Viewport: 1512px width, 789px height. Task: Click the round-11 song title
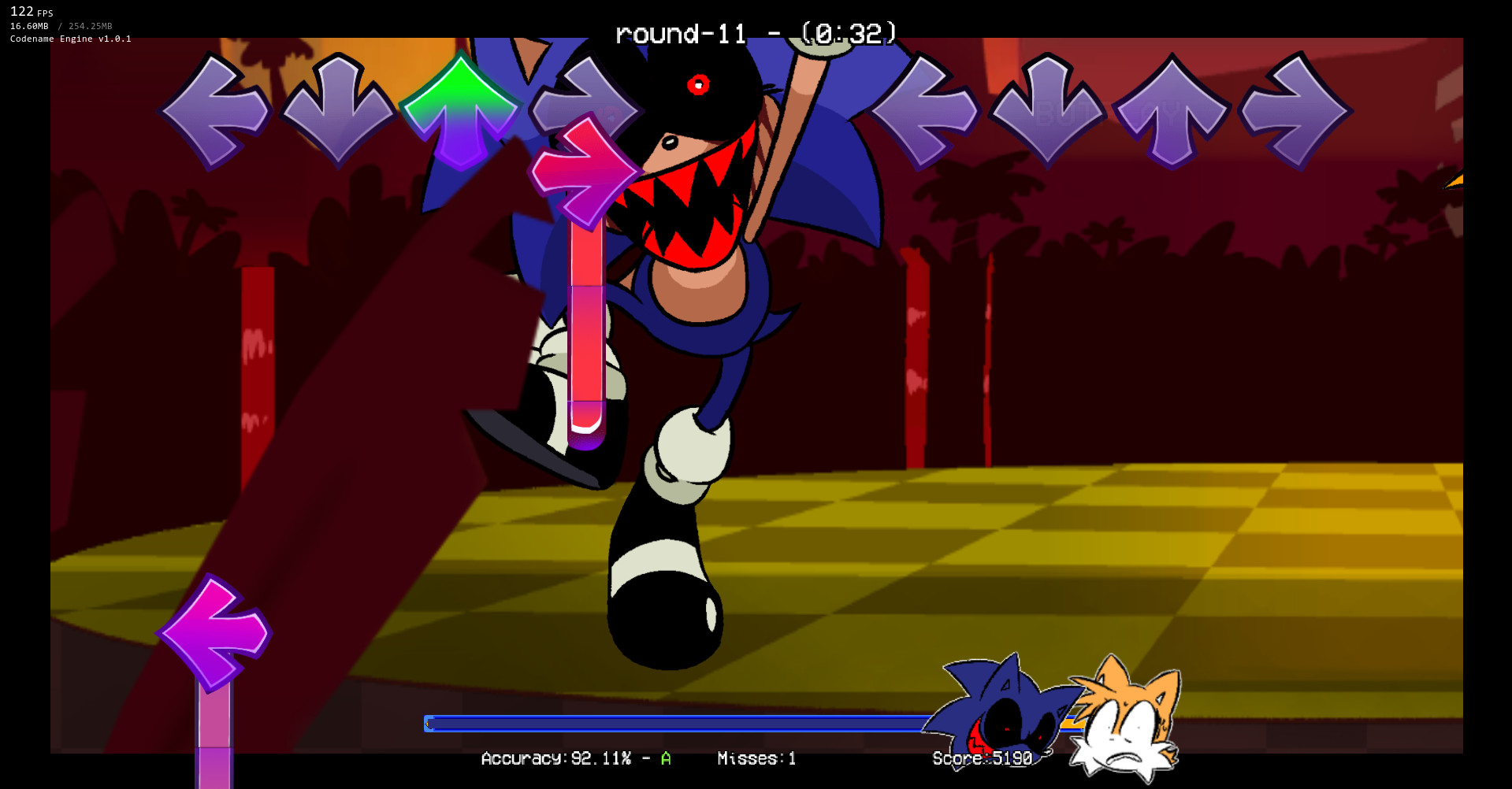tap(679, 33)
